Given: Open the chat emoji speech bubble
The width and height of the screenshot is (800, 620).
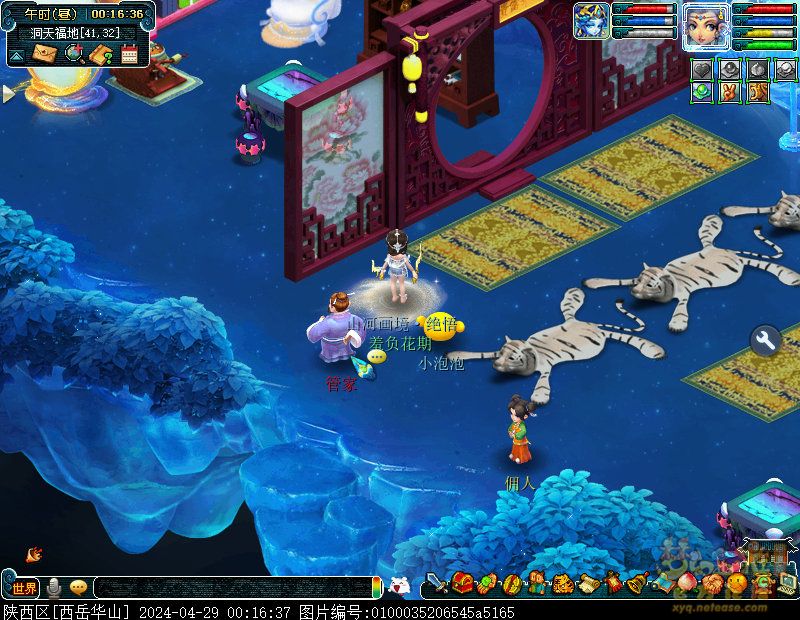Looking at the screenshot, I should tap(78, 587).
